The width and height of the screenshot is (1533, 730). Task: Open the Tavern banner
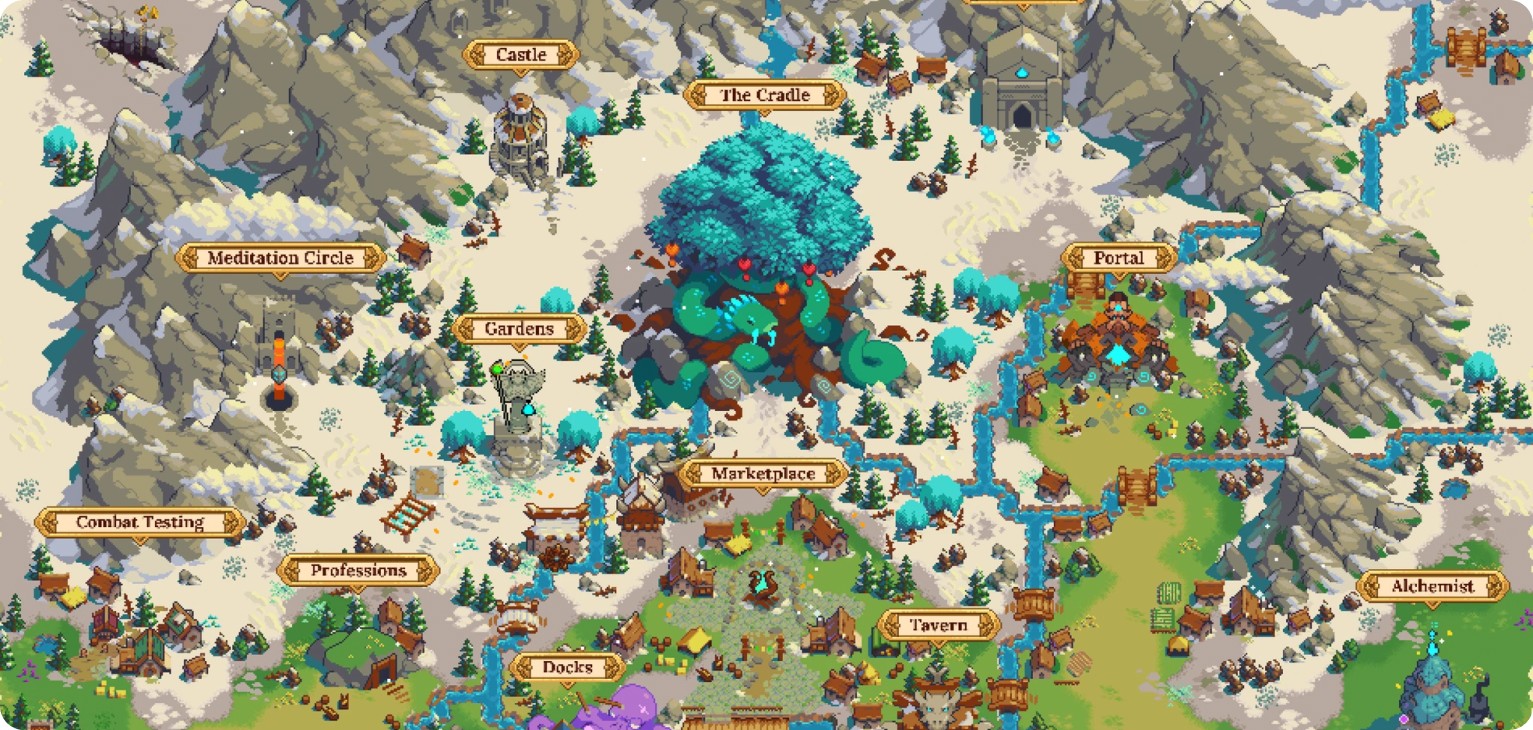(x=938, y=626)
